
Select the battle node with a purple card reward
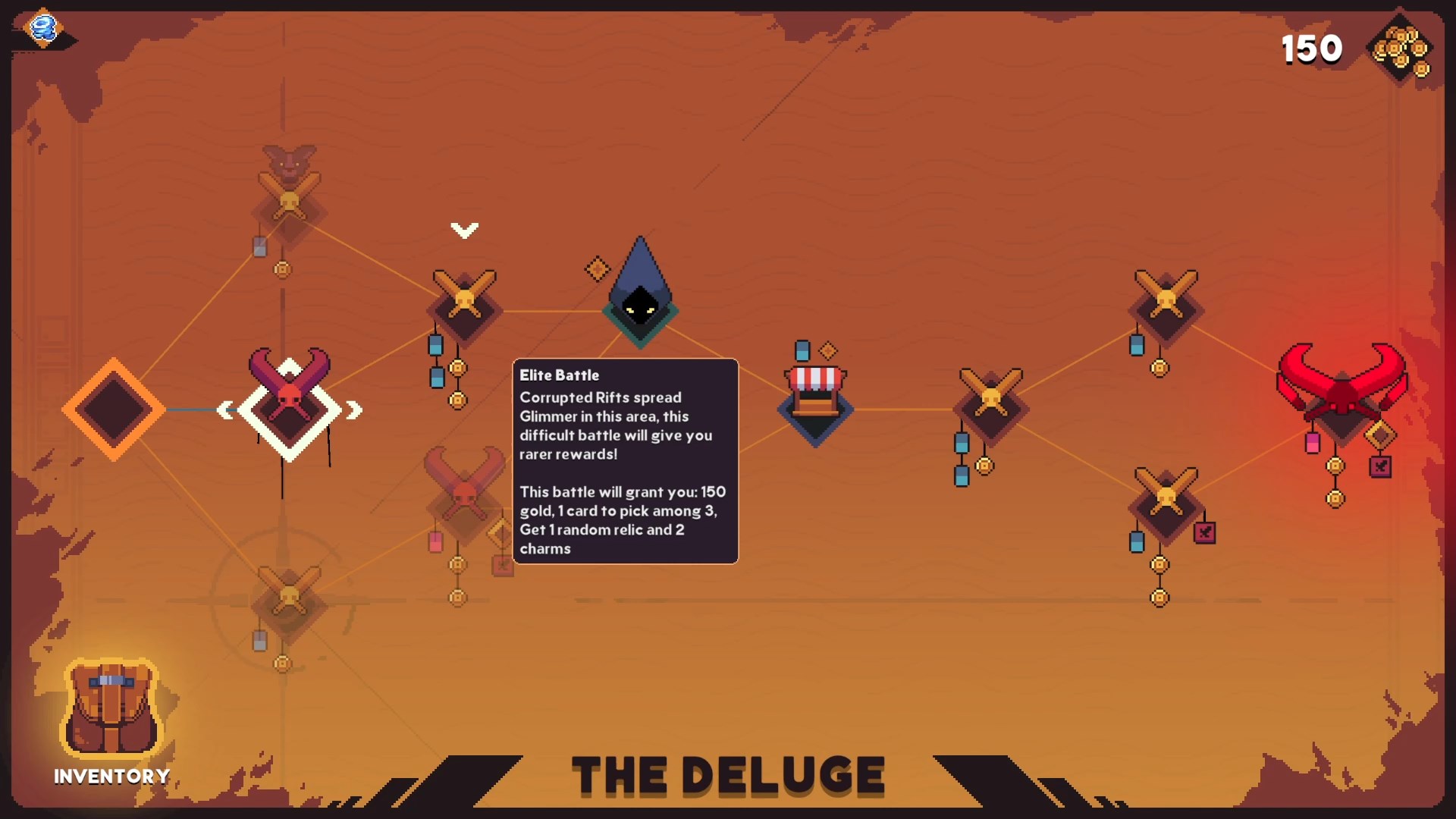tap(1166, 500)
